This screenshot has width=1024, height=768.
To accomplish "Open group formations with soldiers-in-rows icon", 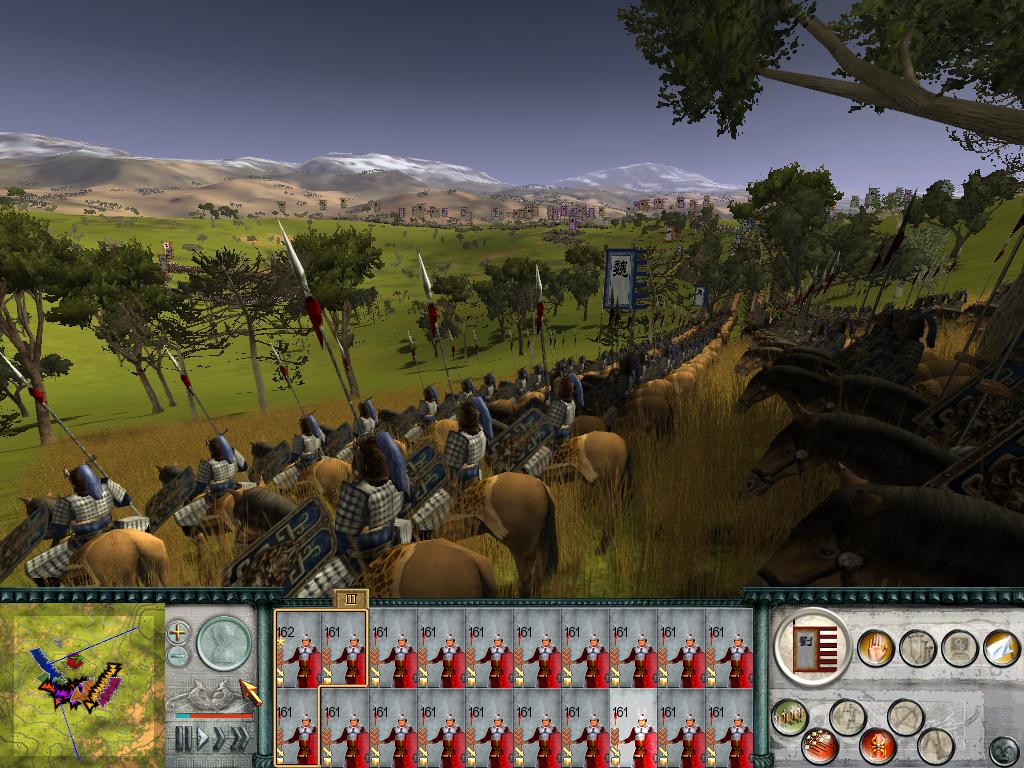I will pyautogui.click(x=790, y=717).
